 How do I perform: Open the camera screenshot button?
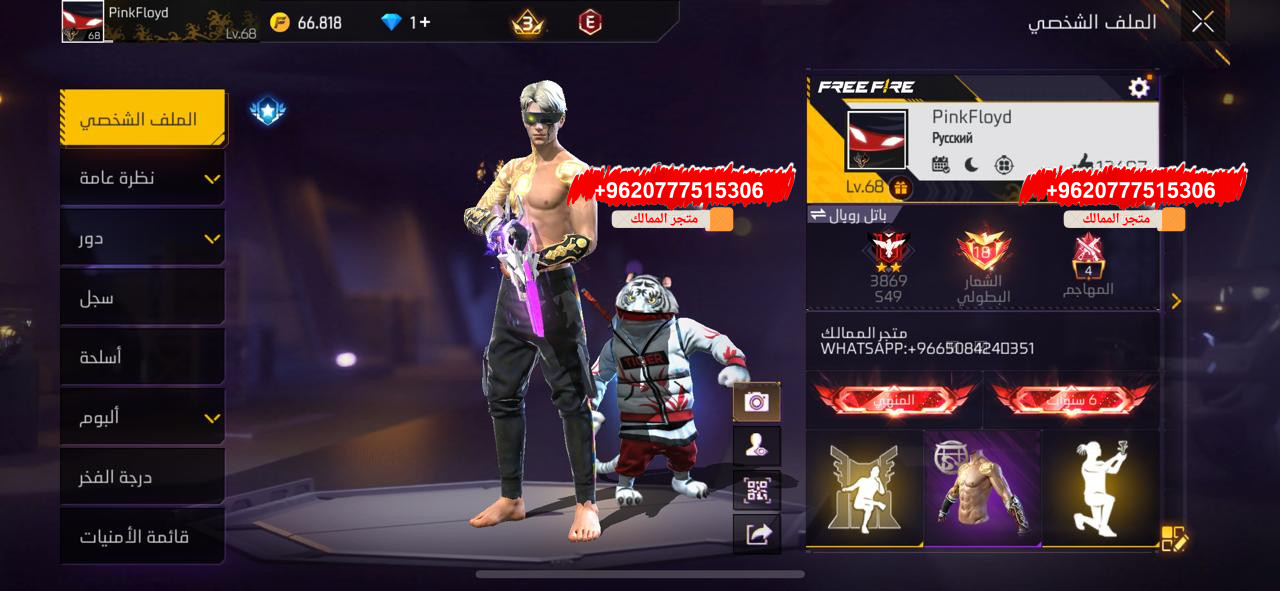click(756, 402)
